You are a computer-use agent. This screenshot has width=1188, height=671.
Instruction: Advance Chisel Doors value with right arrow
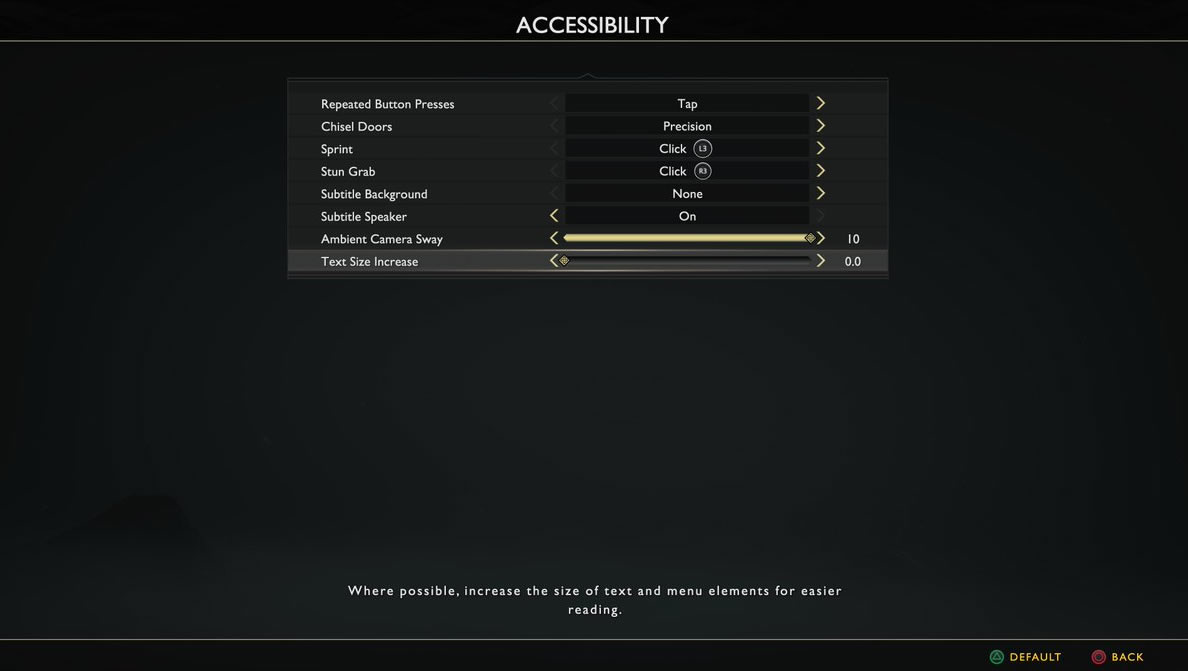point(821,126)
